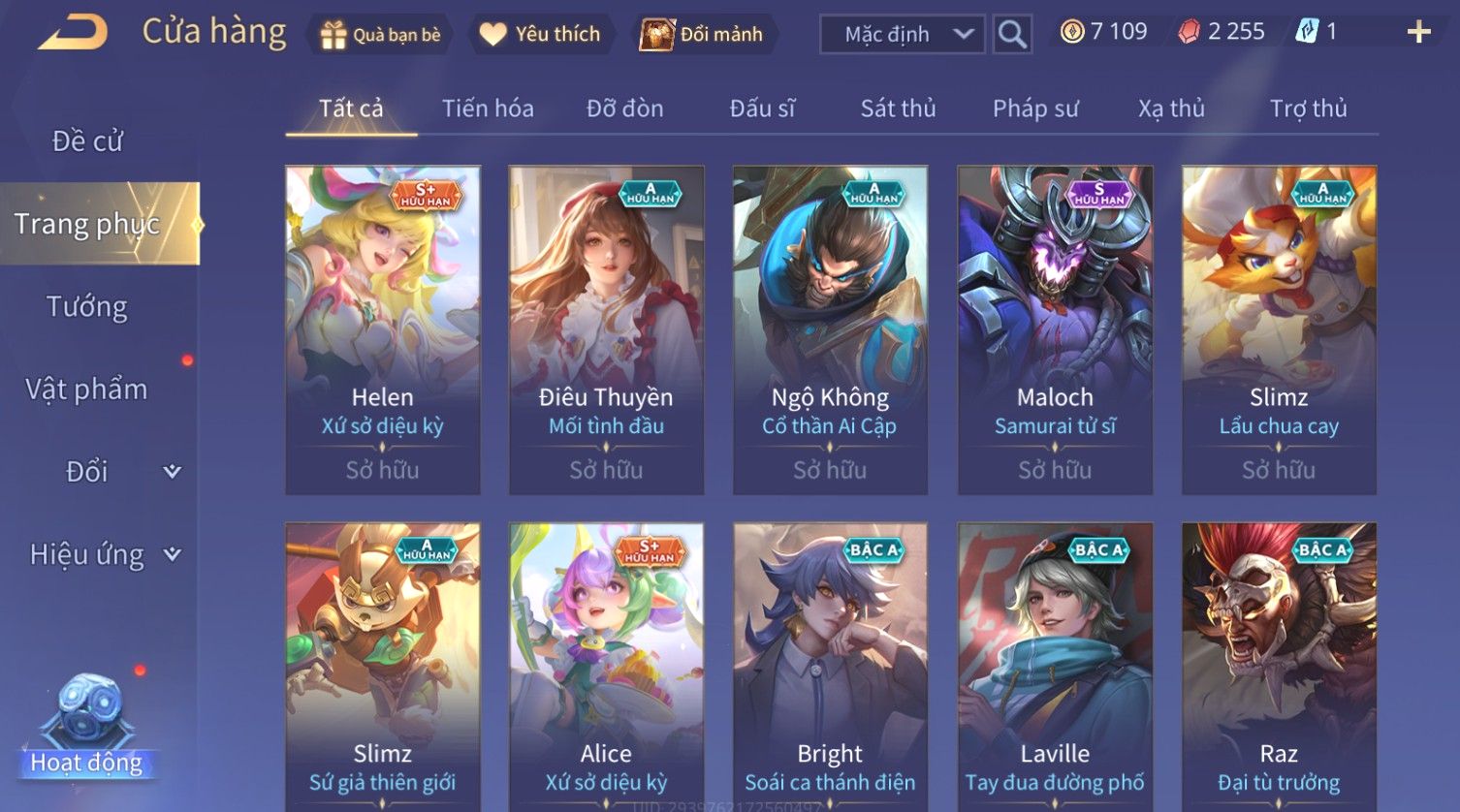Select the Pháp sư category tab
The height and width of the screenshot is (812, 1460).
[1034, 109]
